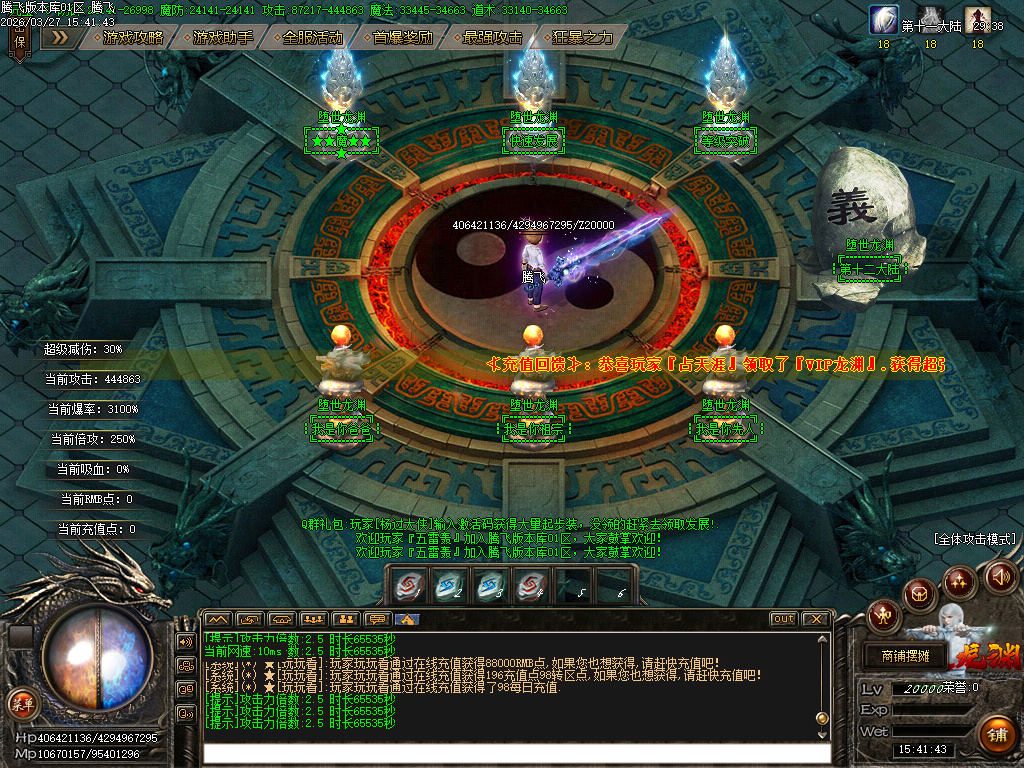The image size is (1024, 768).
Task: Choose the 最强攻击 strongest attack entry
Action: [x=492, y=37]
